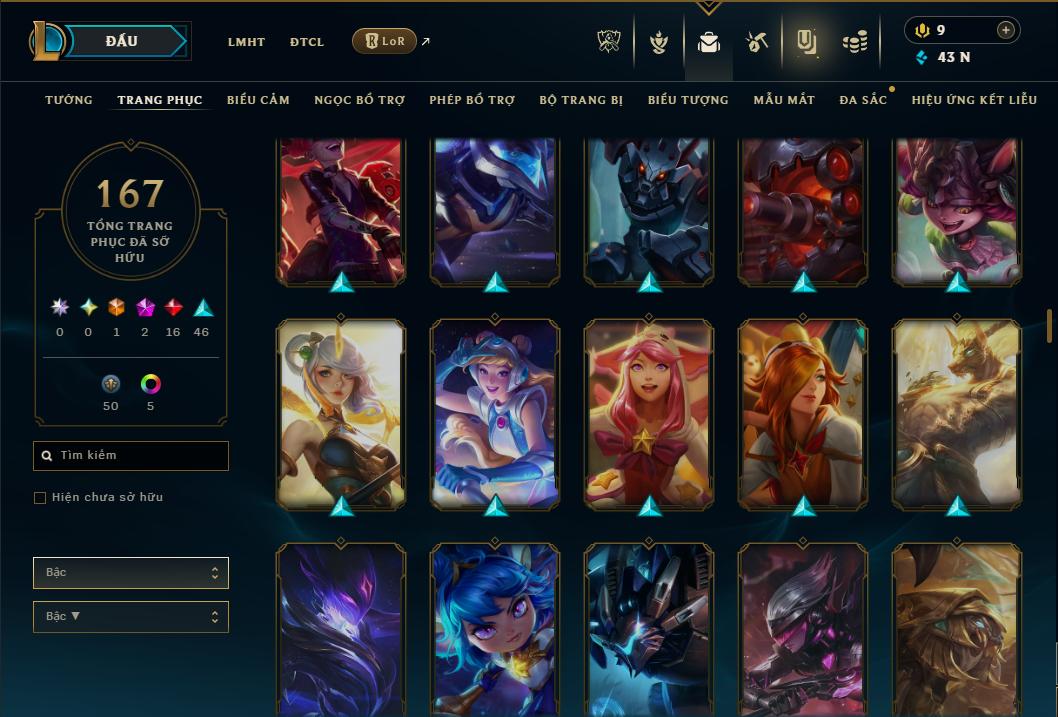Add currency with the plus button
Viewport: 1058px width, 717px height.
click(1005, 30)
